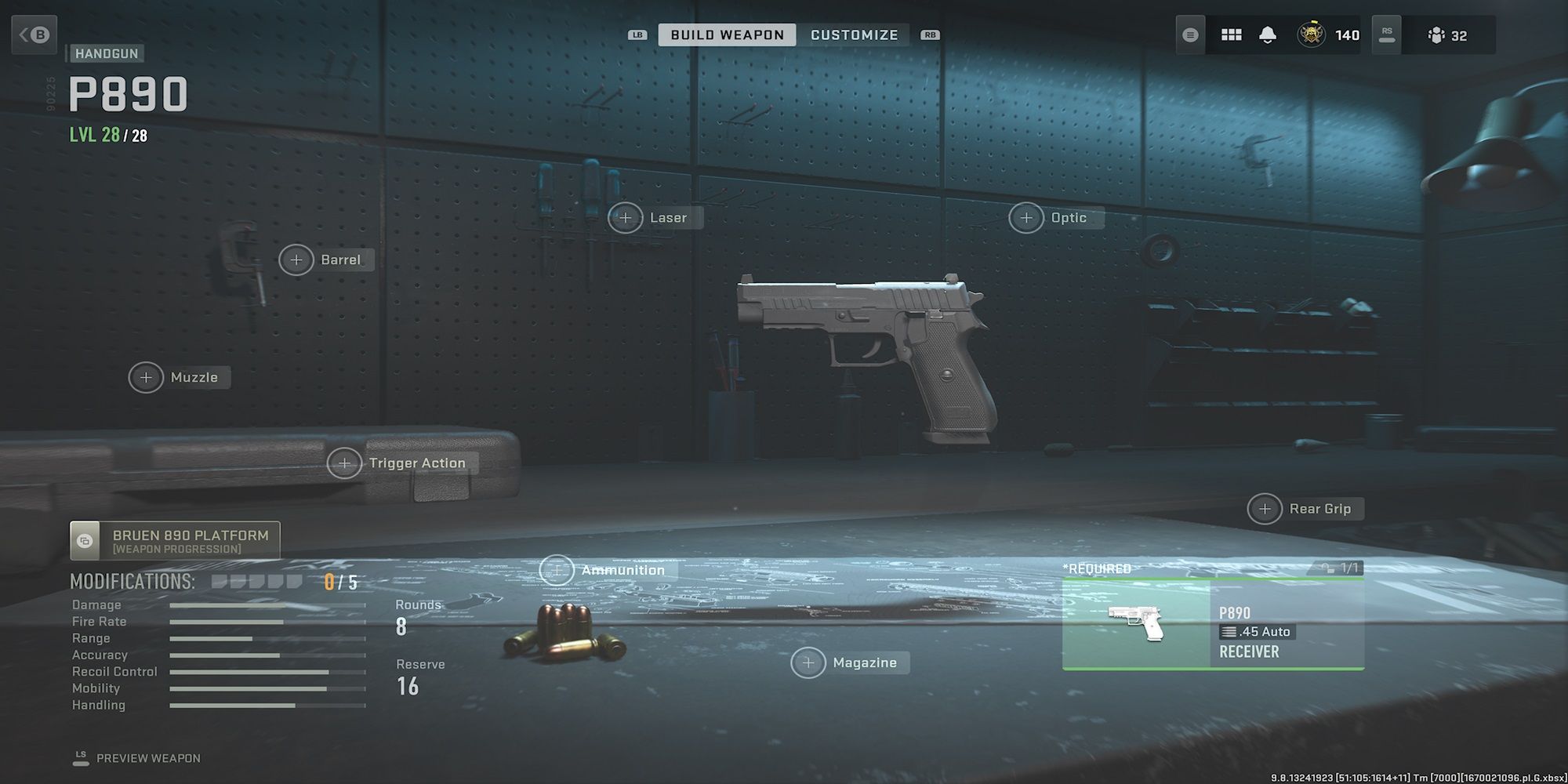1568x784 pixels.
Task: Switch to the Customize tab
Action: (x=855, y=34)
